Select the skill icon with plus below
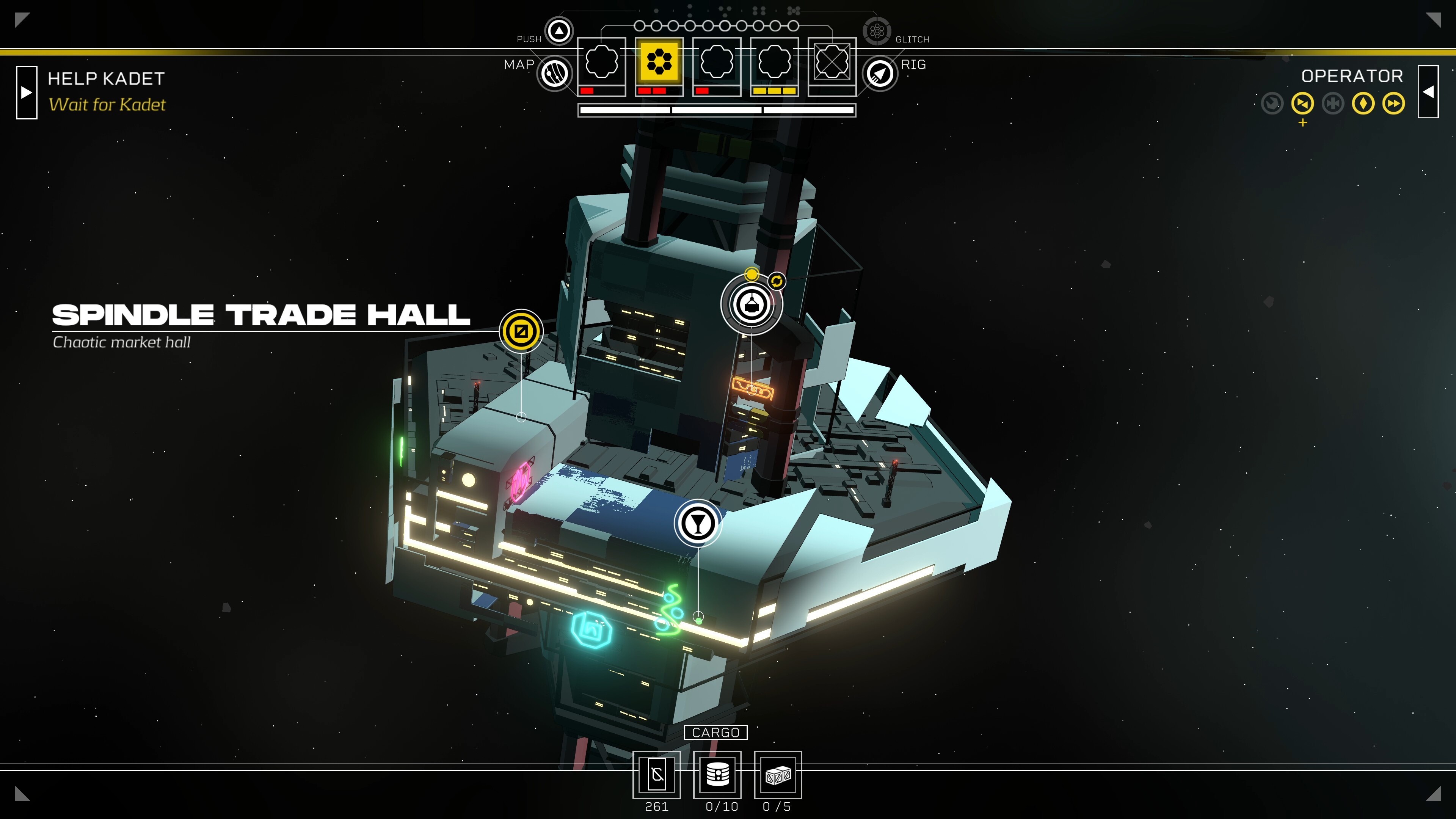Image resolution: width=1456 pixels, height=819 pixels. 1302,104
